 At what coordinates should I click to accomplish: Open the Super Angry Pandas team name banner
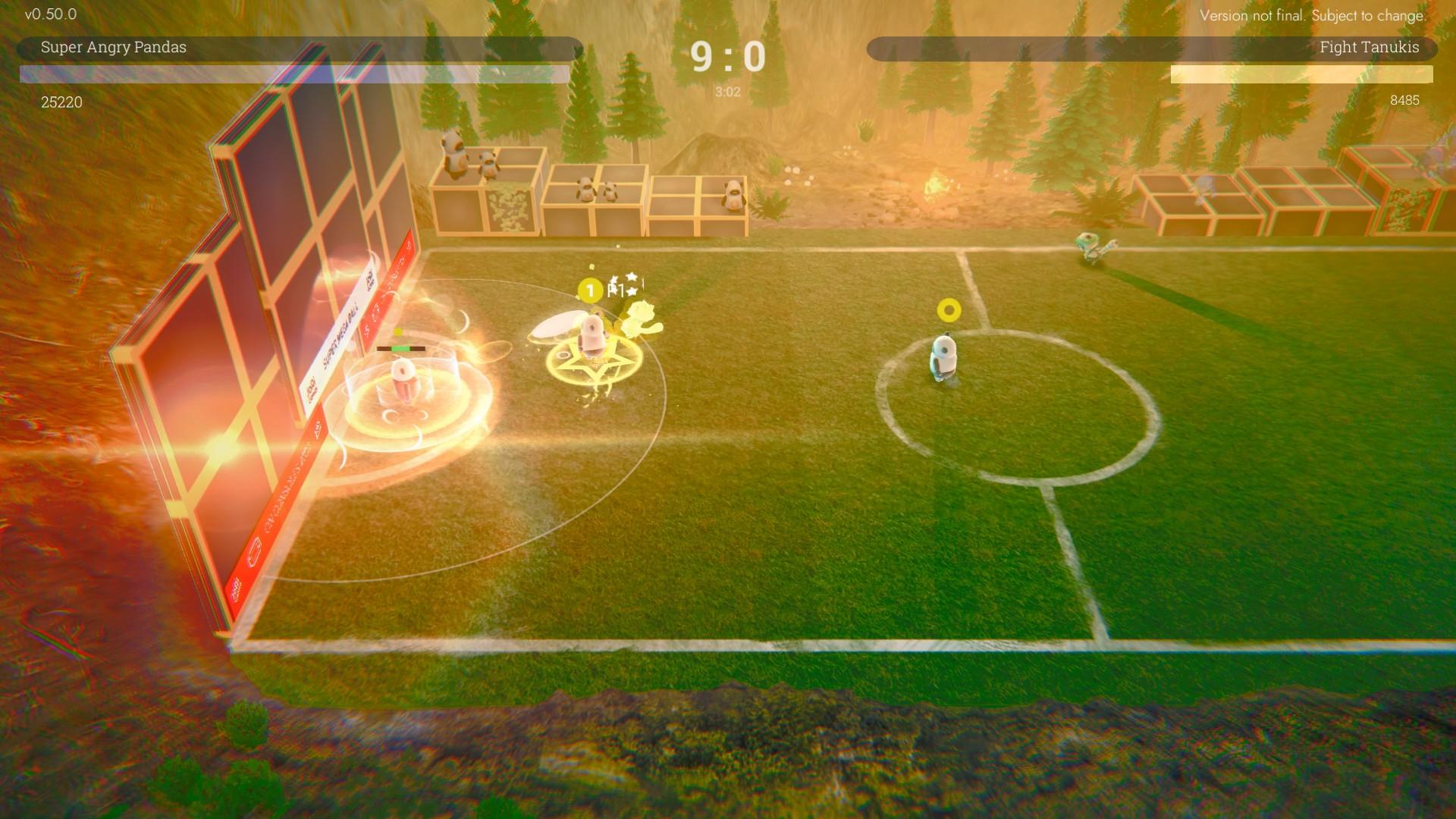(x=114, y=48)
